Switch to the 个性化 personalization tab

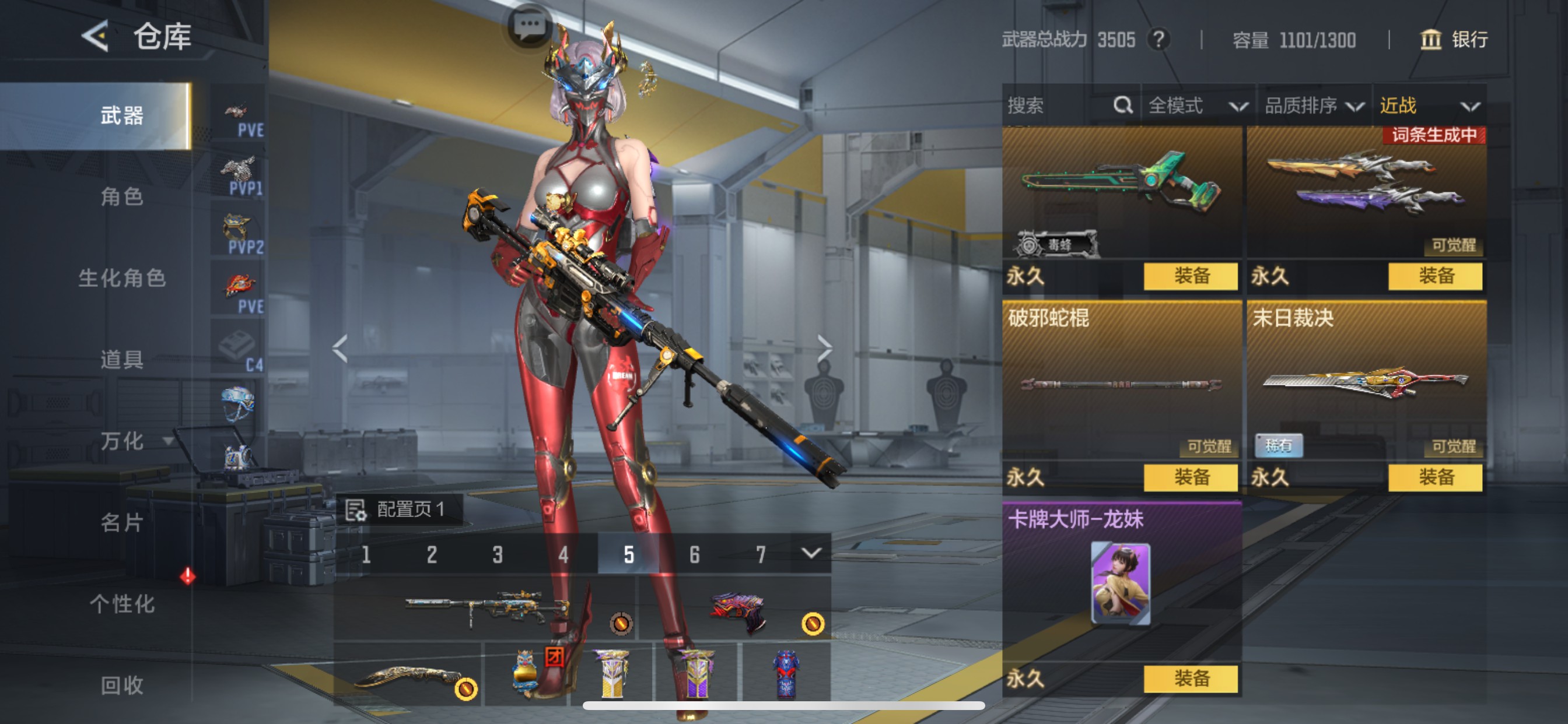click(122, 603)
